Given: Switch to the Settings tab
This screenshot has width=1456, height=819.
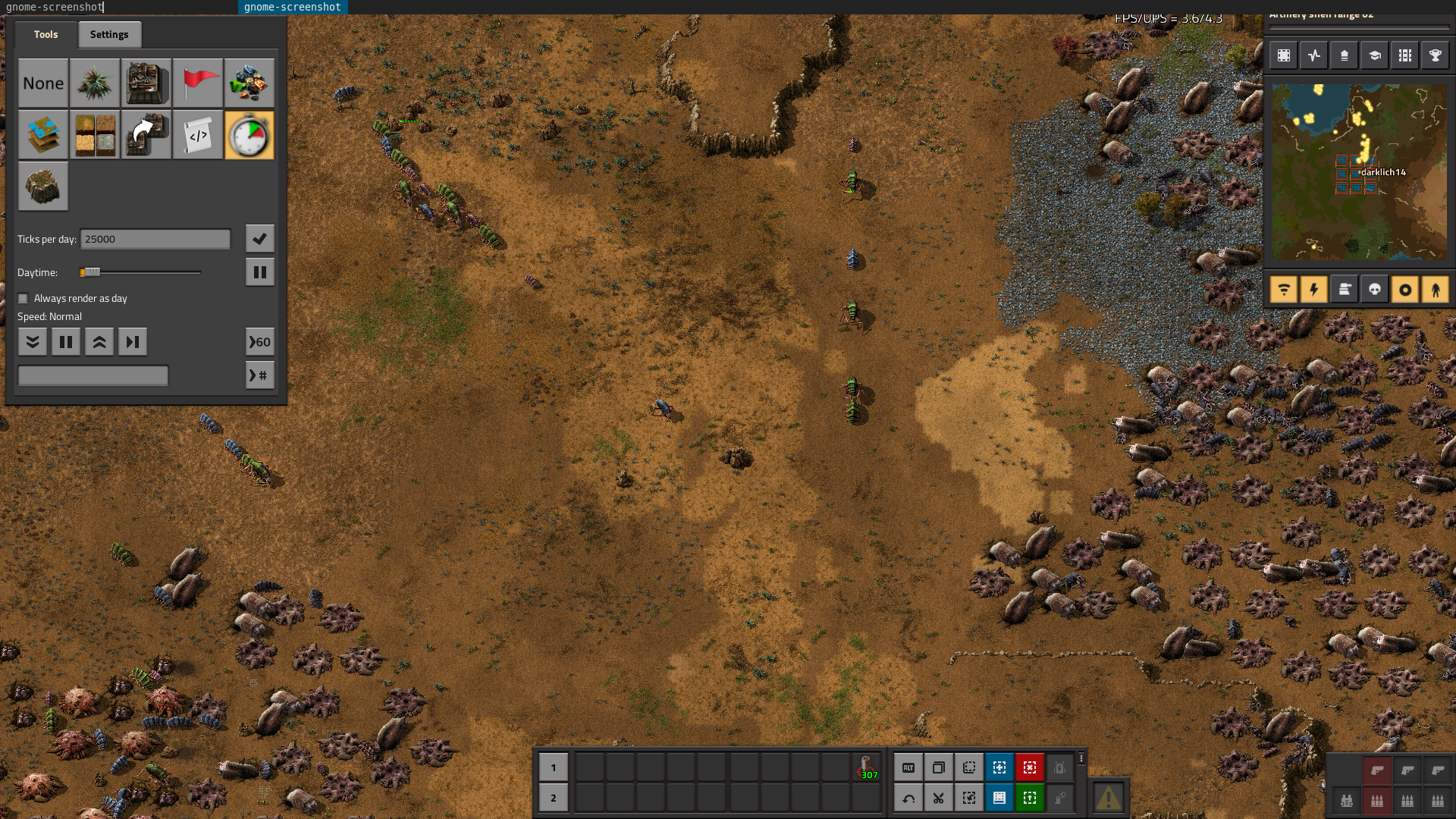Looking at the screenshot, I should tap(109, 35).
